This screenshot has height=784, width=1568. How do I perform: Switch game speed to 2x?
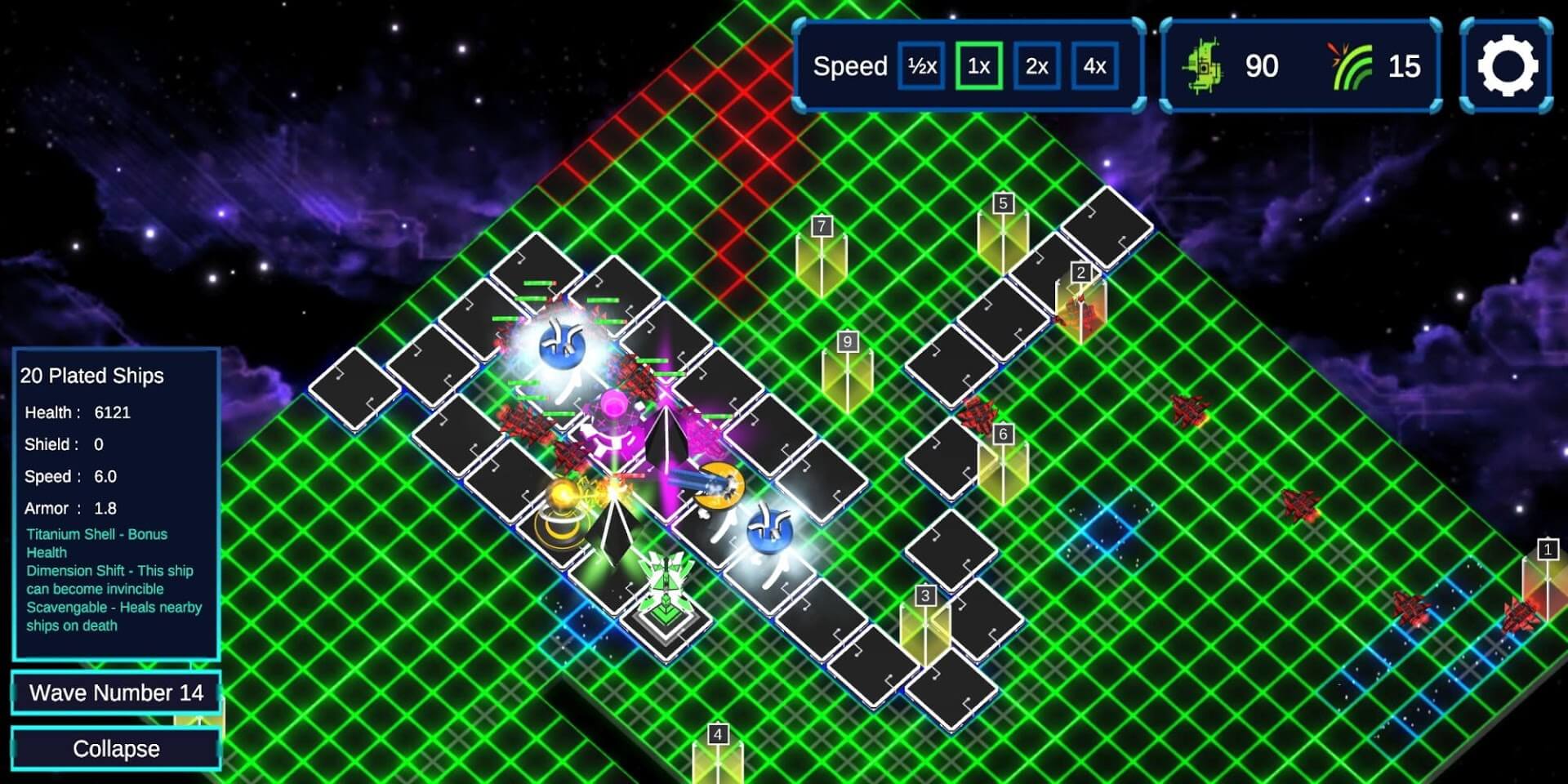[1037, 67]
